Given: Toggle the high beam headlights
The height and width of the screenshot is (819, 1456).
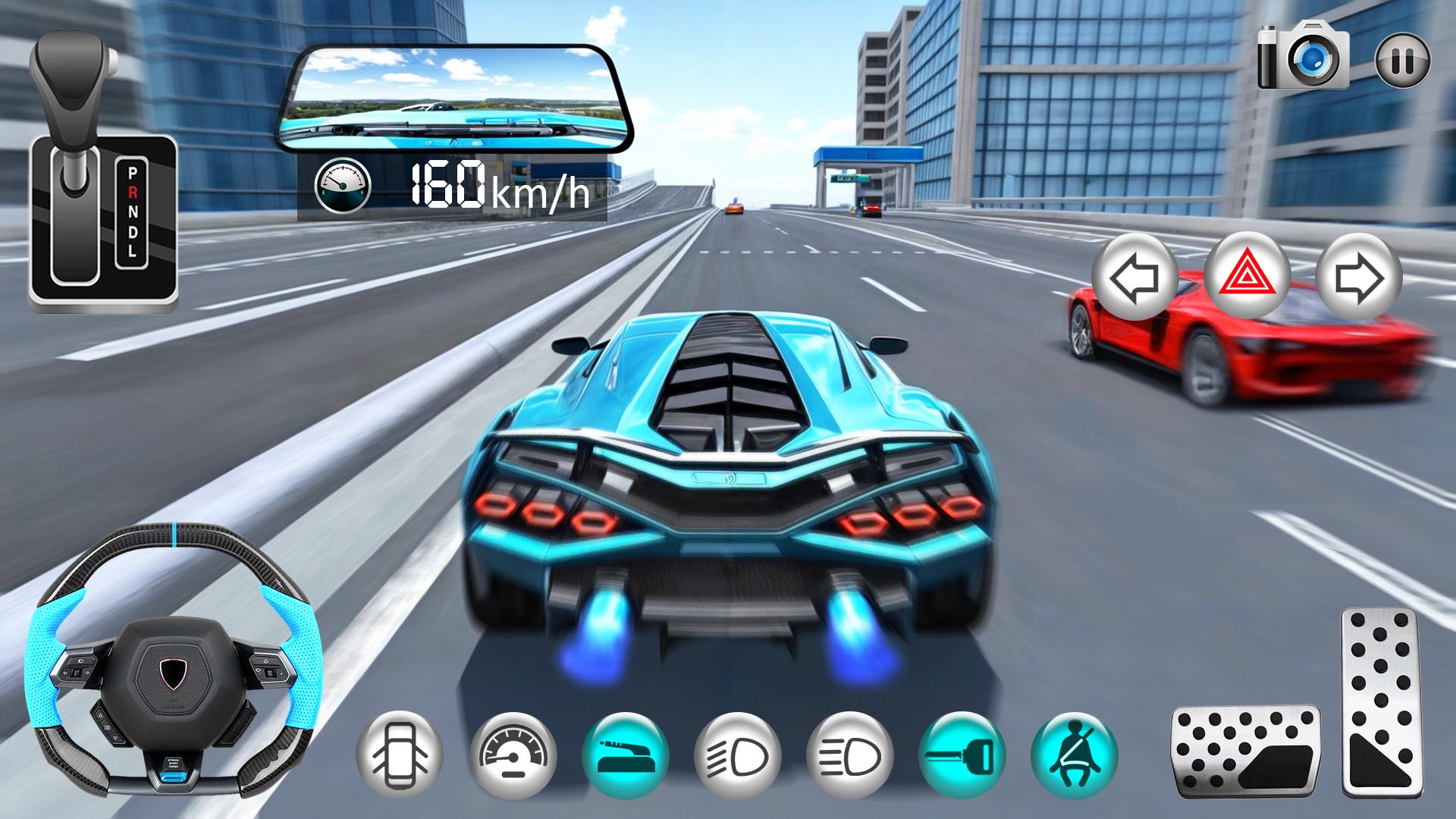Looking at the screenshot, I should [x=849, y=754].
